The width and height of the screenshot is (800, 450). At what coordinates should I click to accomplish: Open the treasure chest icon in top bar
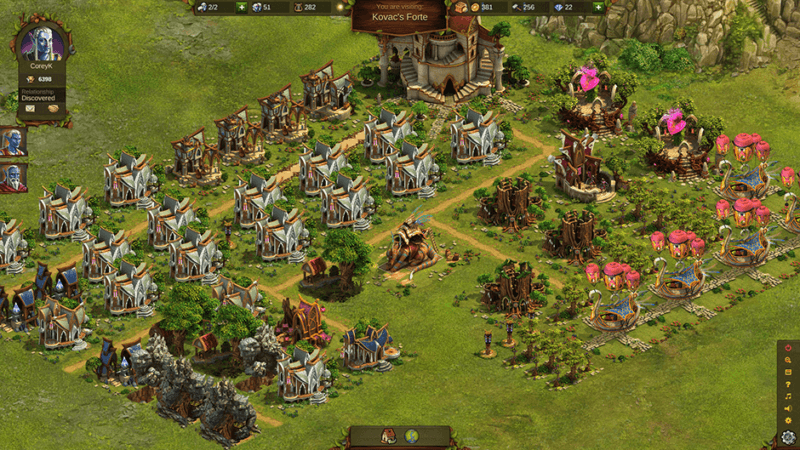pos(461,7)
